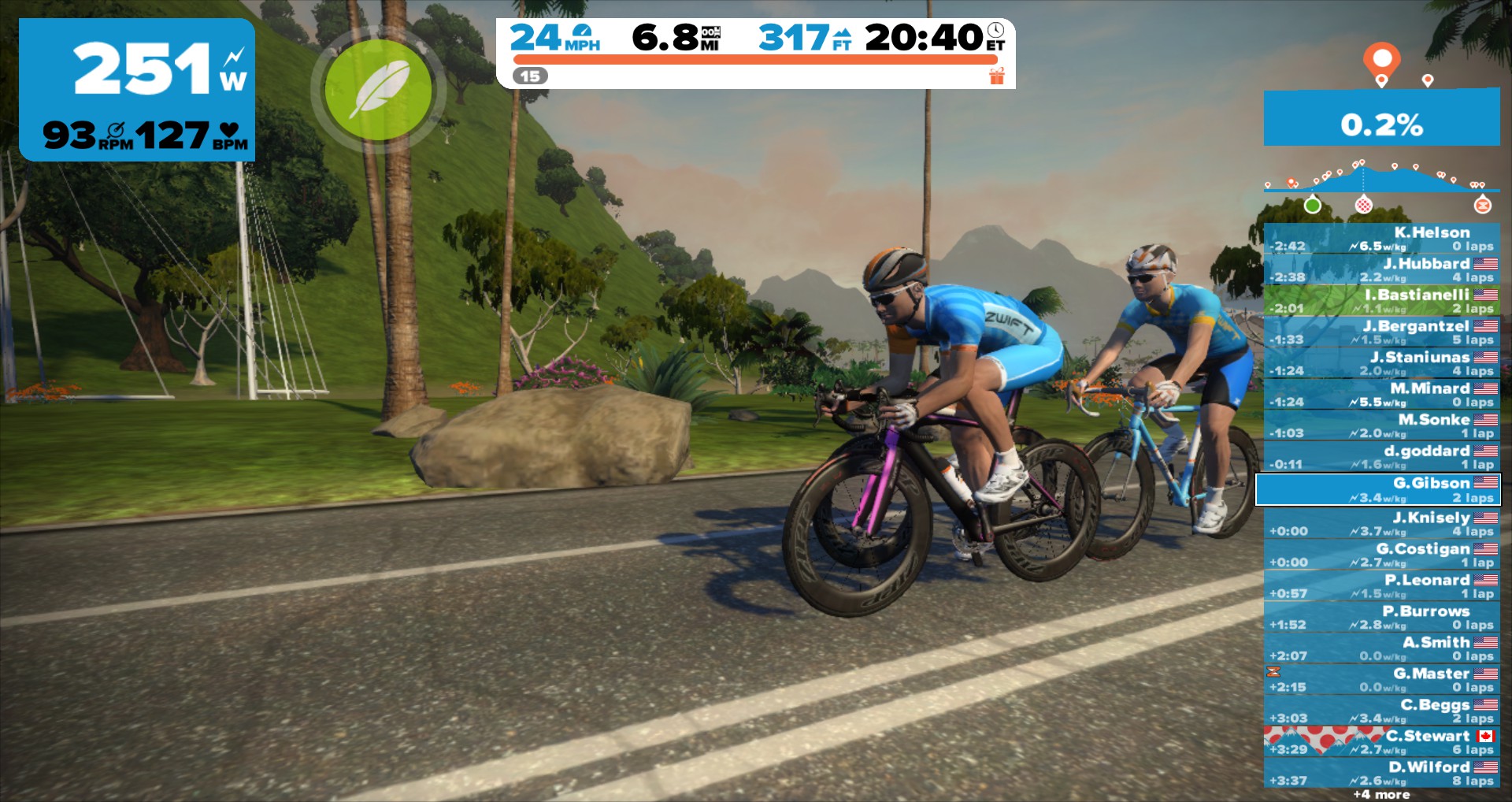This screenshot has width=1512, height=802.
Task: Choose J.Hubbard from nearby riders
Action: 1381,270
